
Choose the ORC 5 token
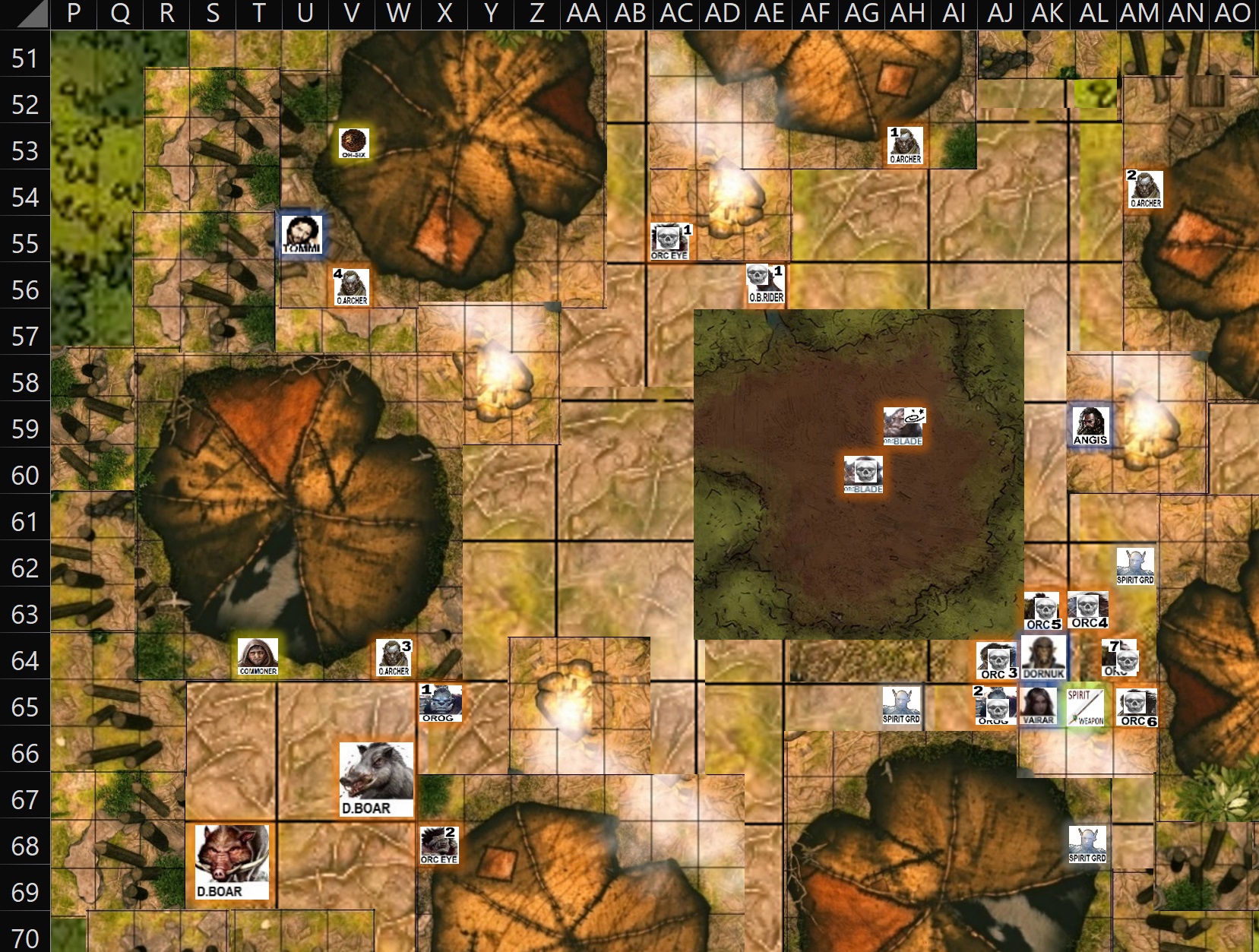(1042, 612)
